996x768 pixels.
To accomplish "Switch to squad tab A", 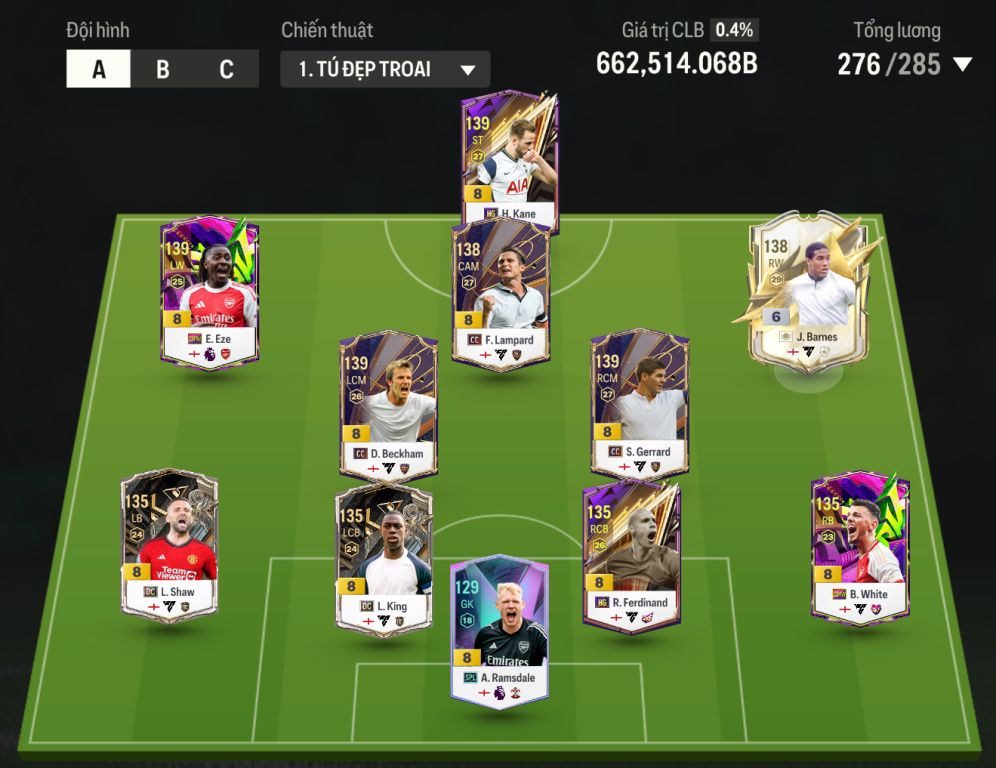I will click(x=98, y=70).
